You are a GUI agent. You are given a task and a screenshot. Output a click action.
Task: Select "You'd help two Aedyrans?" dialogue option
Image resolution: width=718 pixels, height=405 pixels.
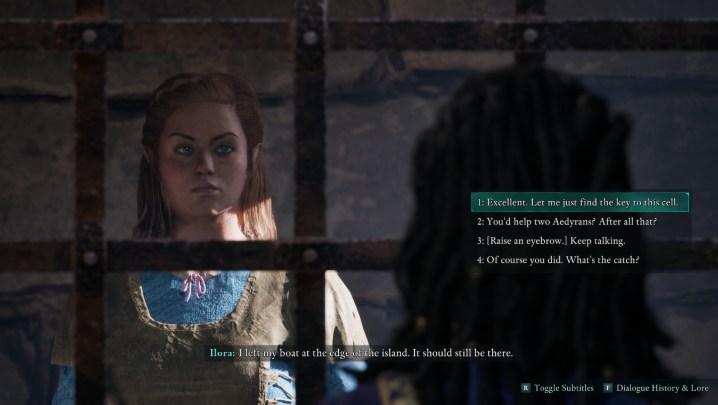coord(566,221)
